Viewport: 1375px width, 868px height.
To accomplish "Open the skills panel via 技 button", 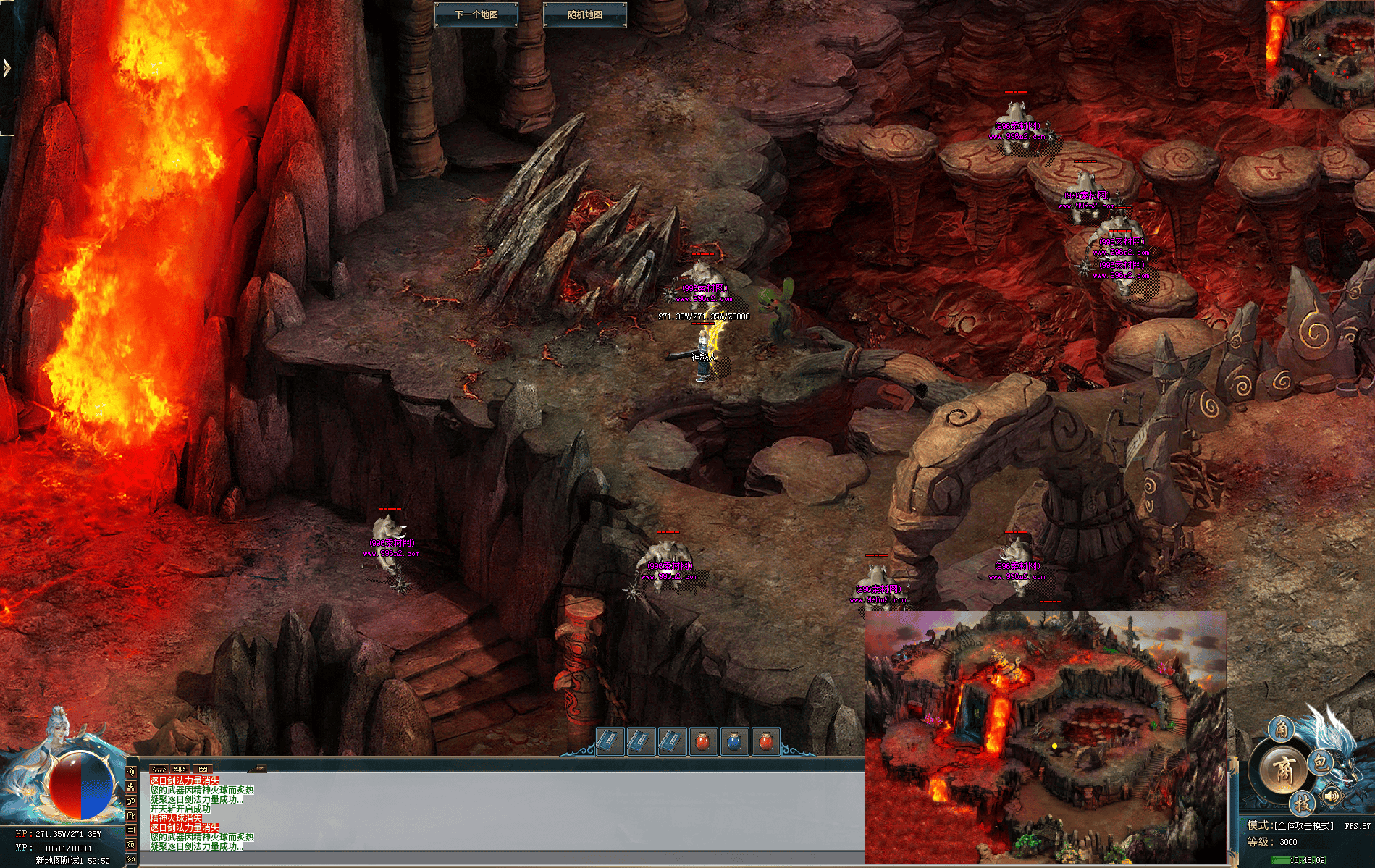I will [1302, 803].
